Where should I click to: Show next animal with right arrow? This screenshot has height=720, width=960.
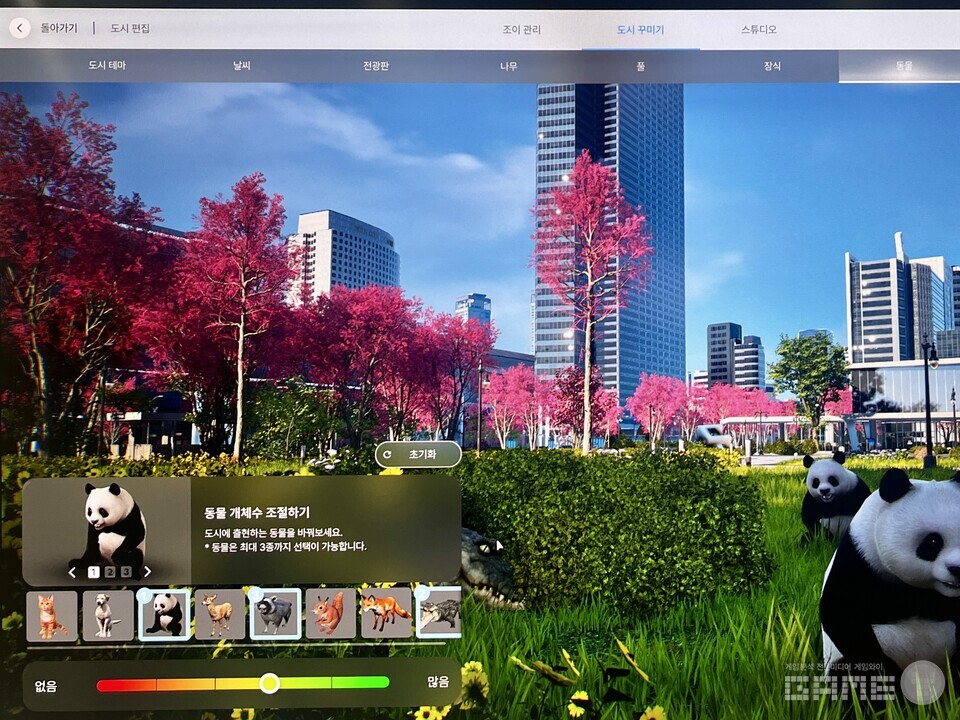[x=147, y=572]
